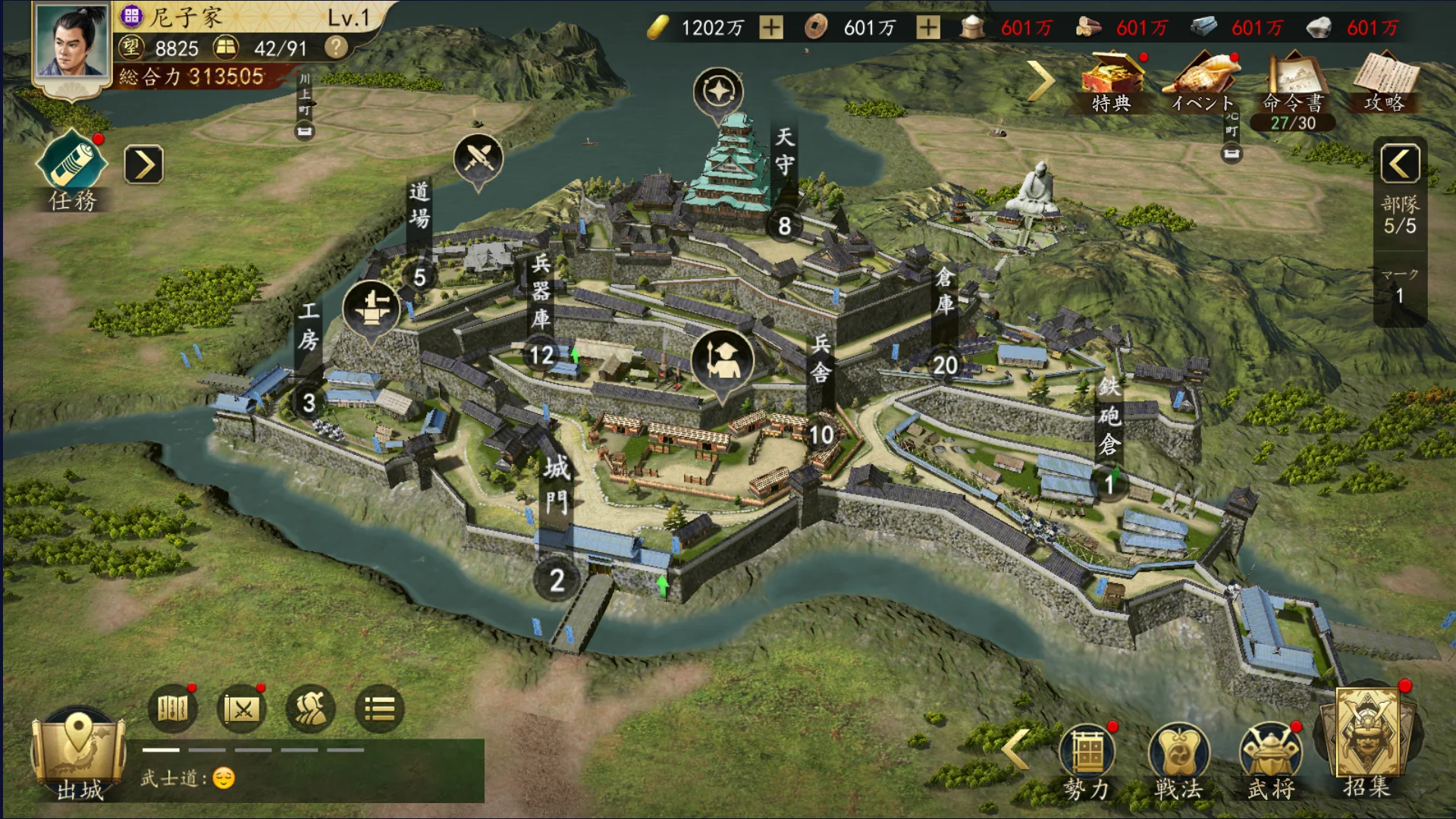Open the list menu round button
1456x819 pixels.
(379, 709)
